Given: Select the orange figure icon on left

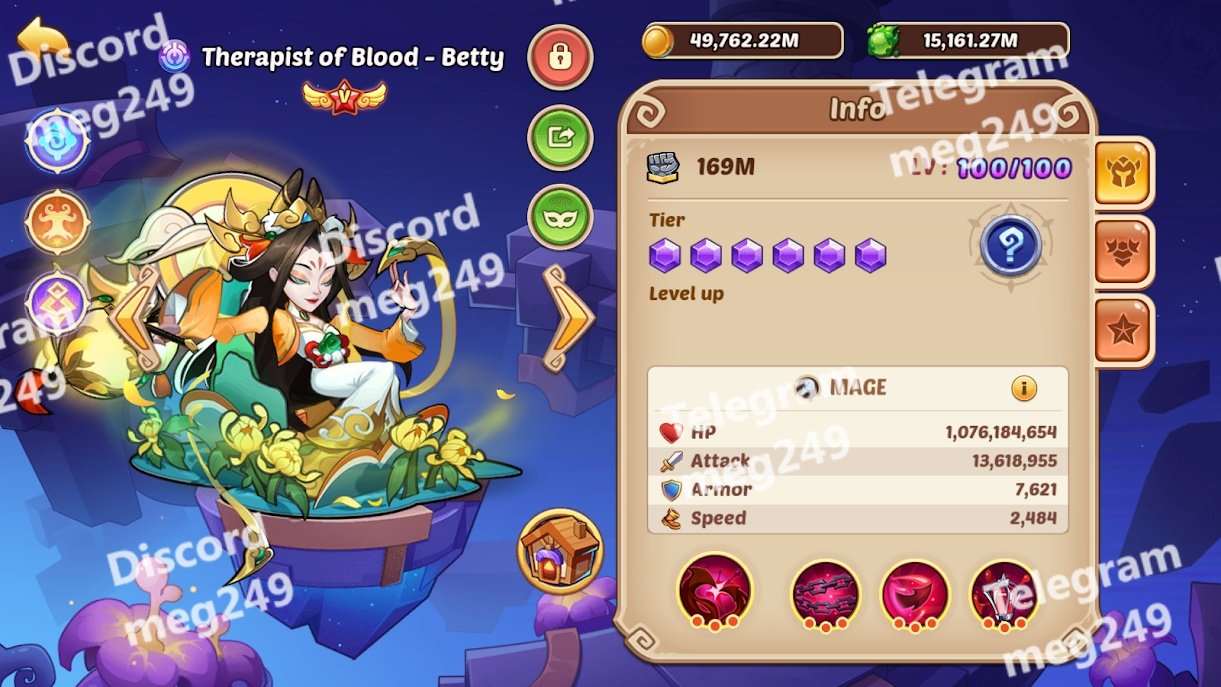Looking at the screenshot, I should (x=58, y=220).
